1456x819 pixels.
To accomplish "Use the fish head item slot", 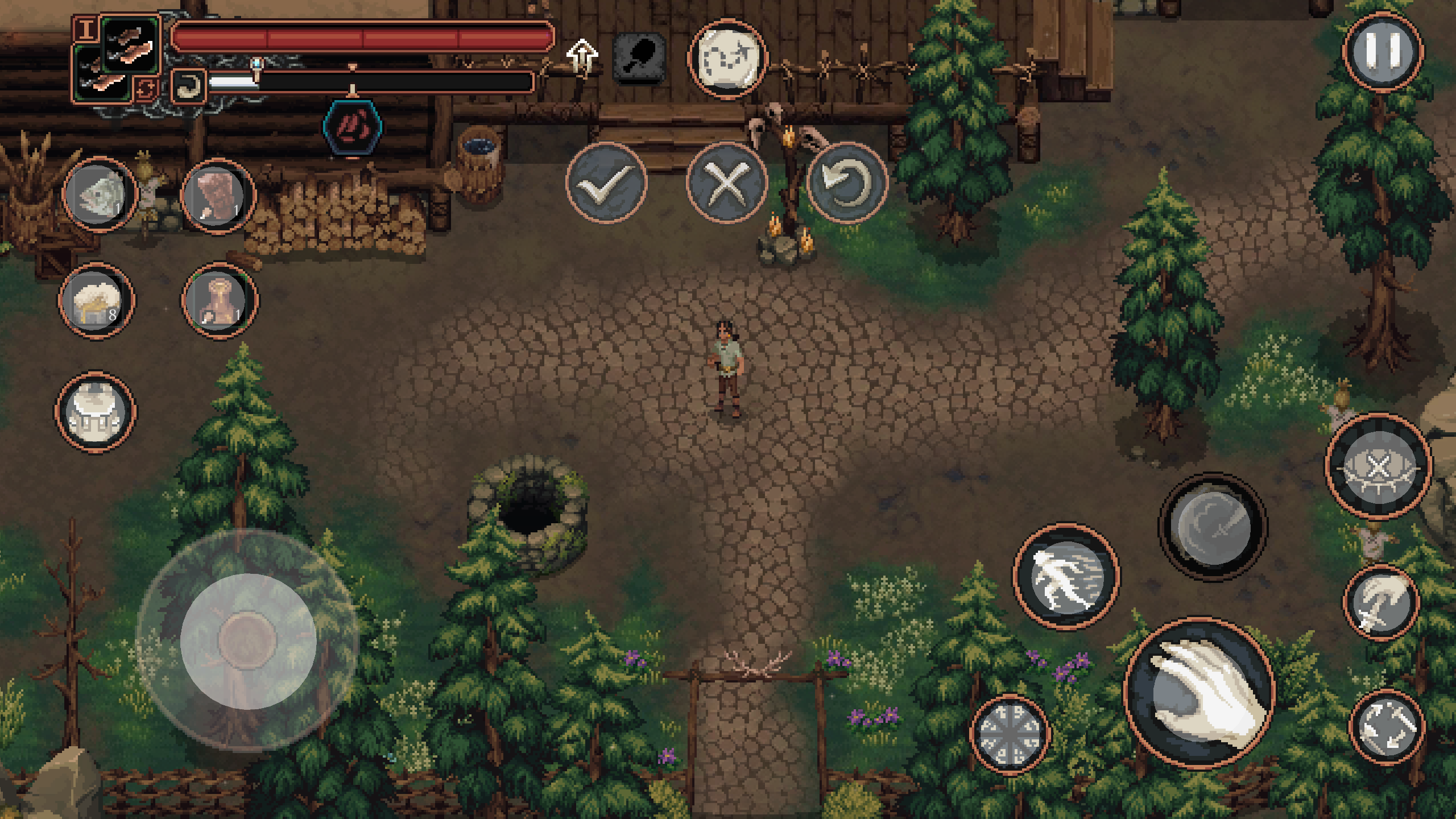I will tap(100, 195).
